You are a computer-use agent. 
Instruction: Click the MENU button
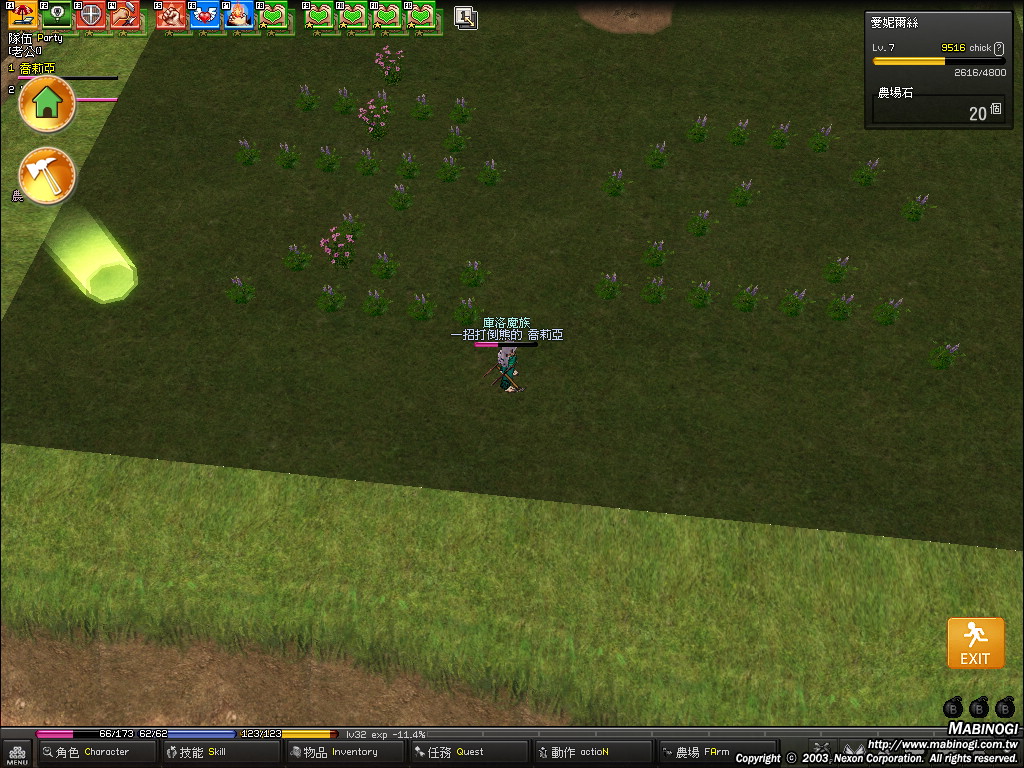[x=16, y=752]
